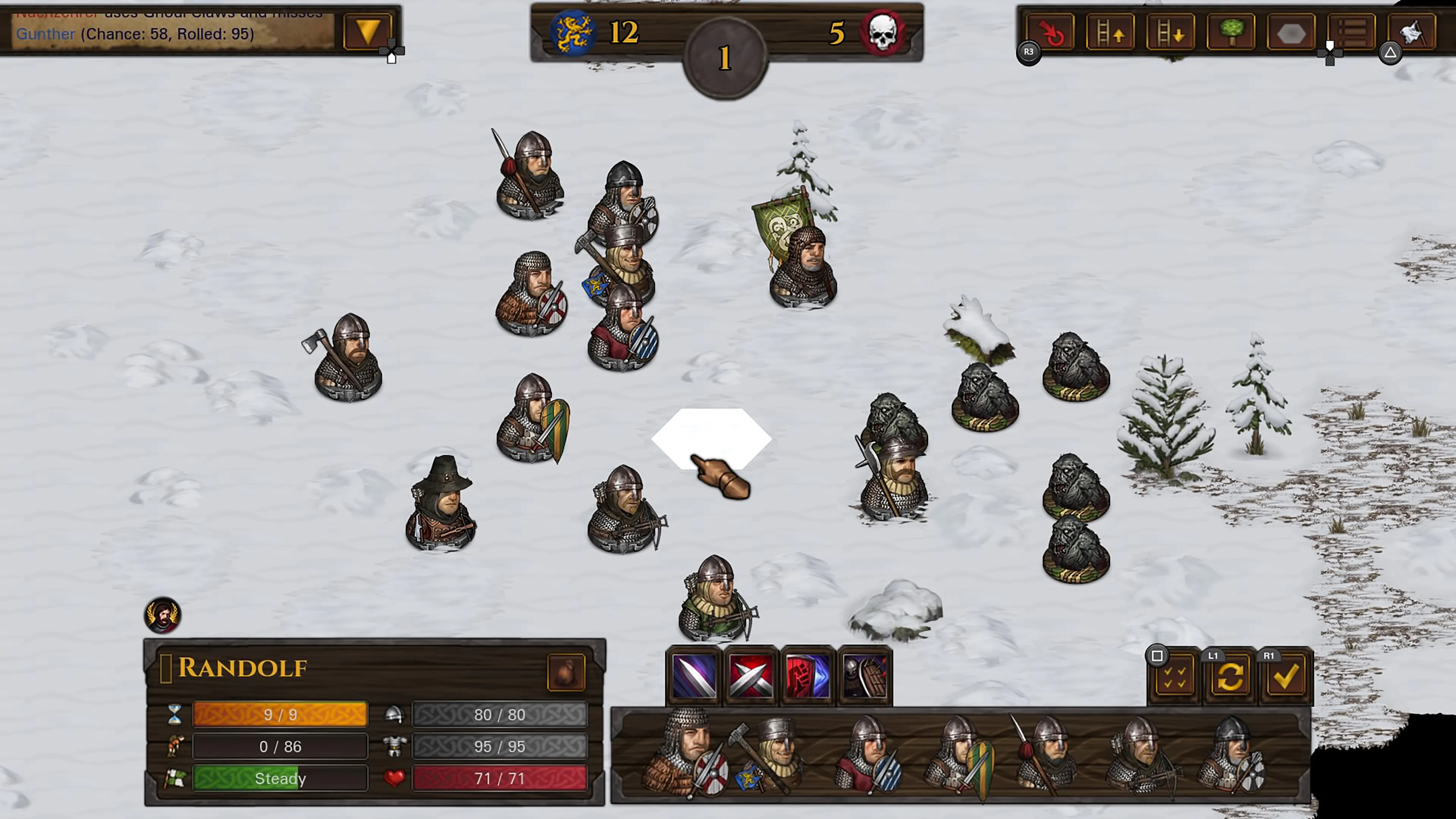This screenshot has height=819, width=1456.
Task: Click the blue lion faction banner
Action: pyautogui.click(x=573, y=32)
